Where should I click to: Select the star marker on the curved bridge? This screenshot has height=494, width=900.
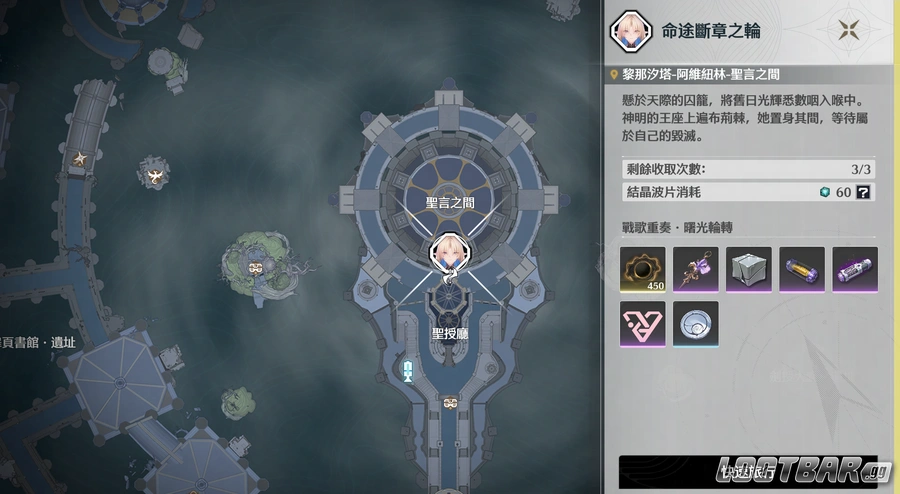click(x=80, y=158)
